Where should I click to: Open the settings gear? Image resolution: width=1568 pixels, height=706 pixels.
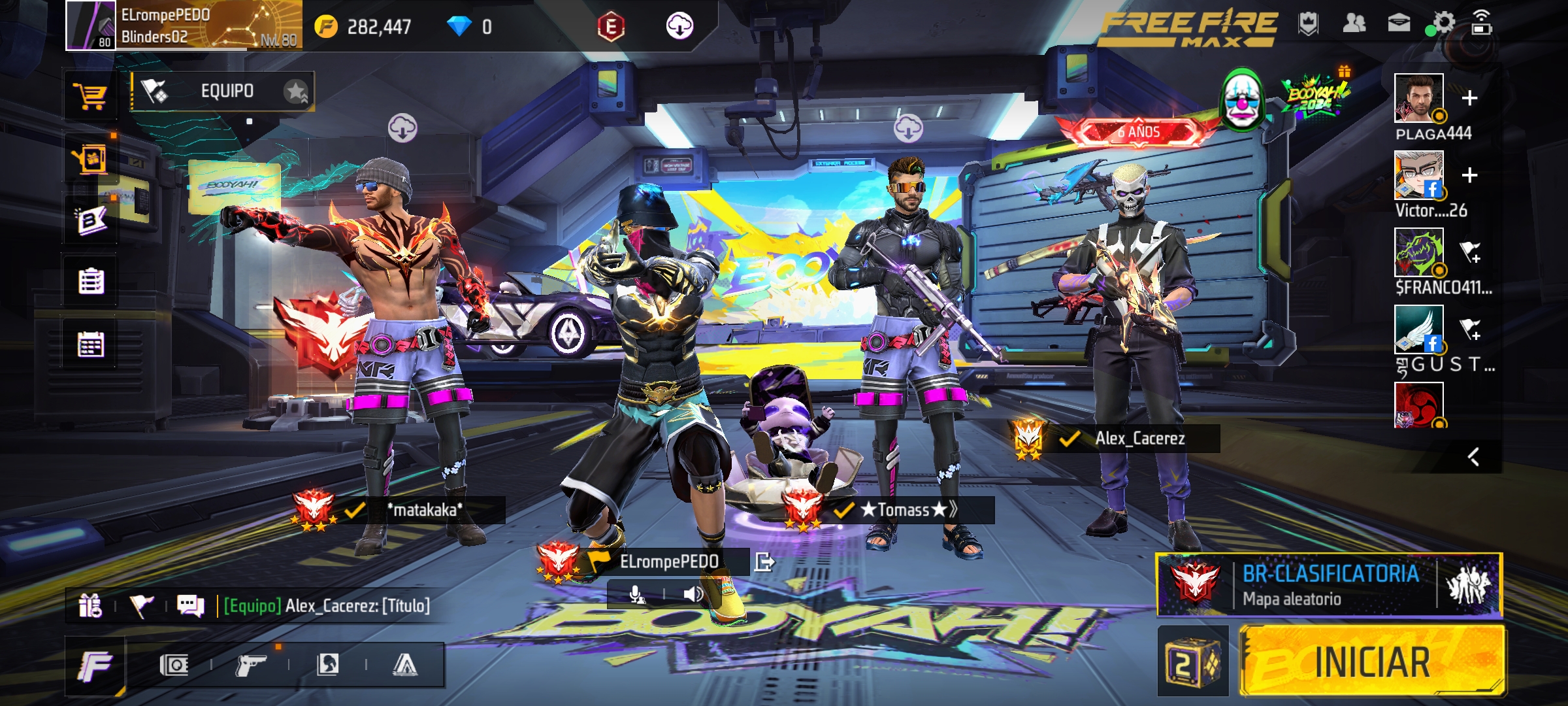click(1443, 24)
